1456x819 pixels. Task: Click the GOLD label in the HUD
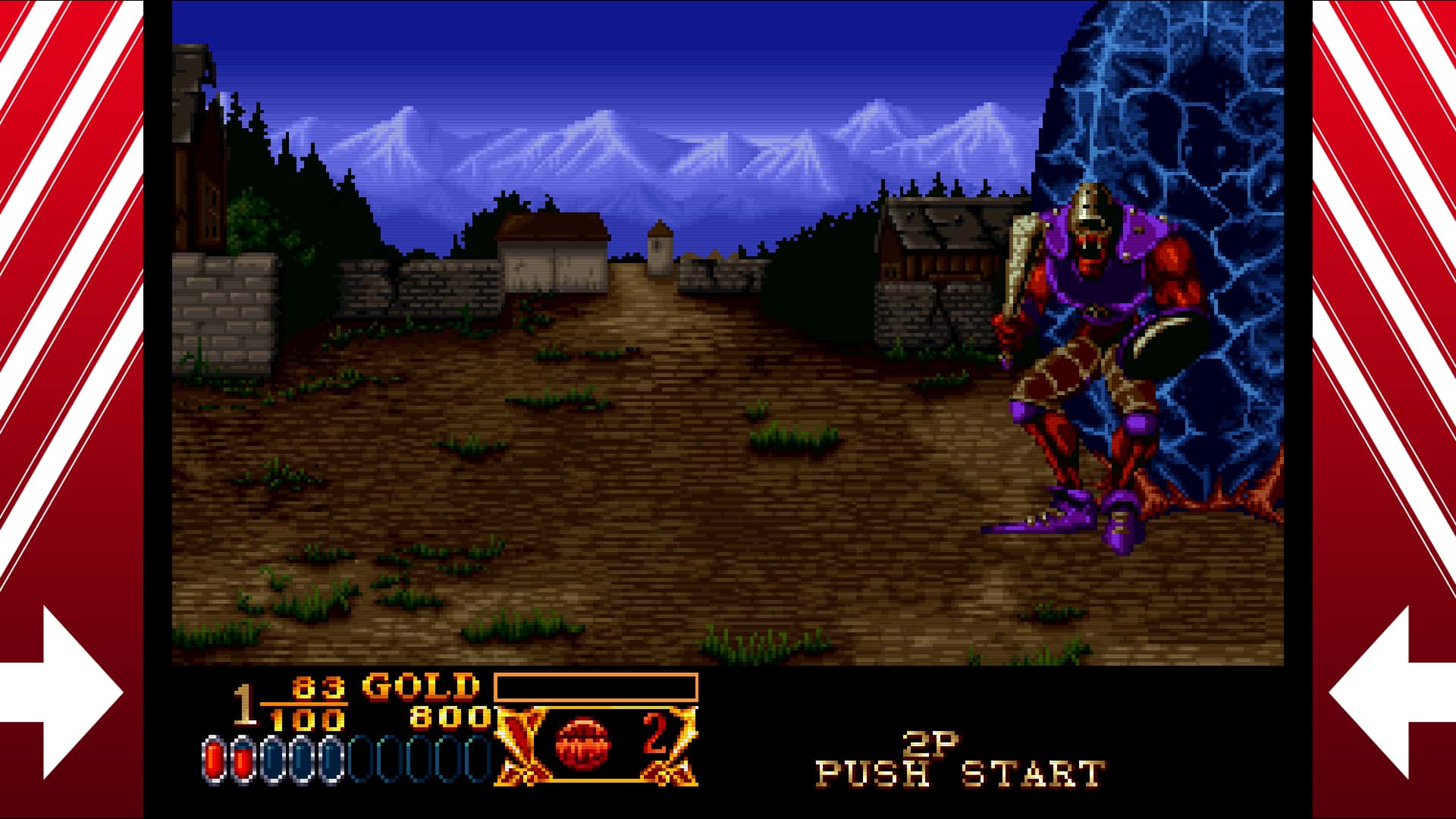417,686
